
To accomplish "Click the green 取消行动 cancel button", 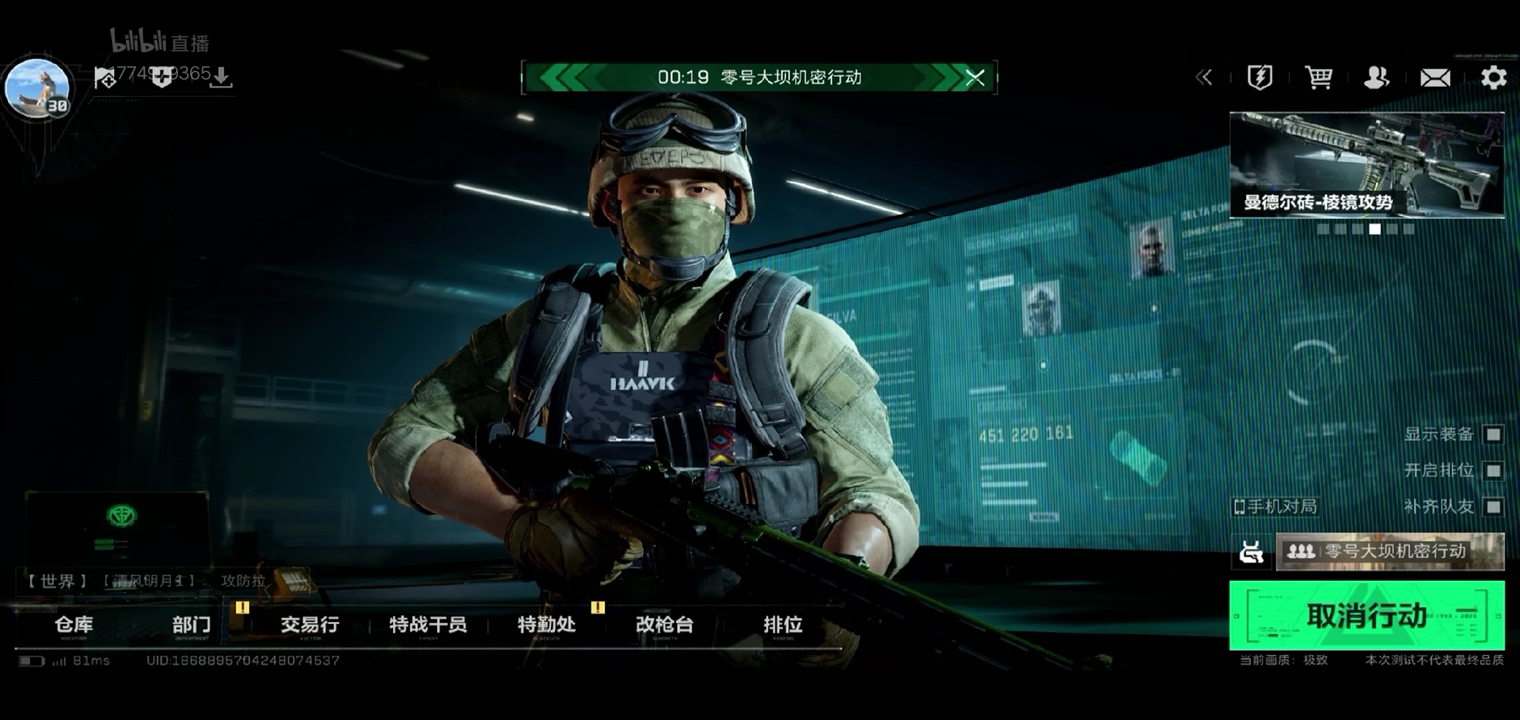I will [1366, 615].
